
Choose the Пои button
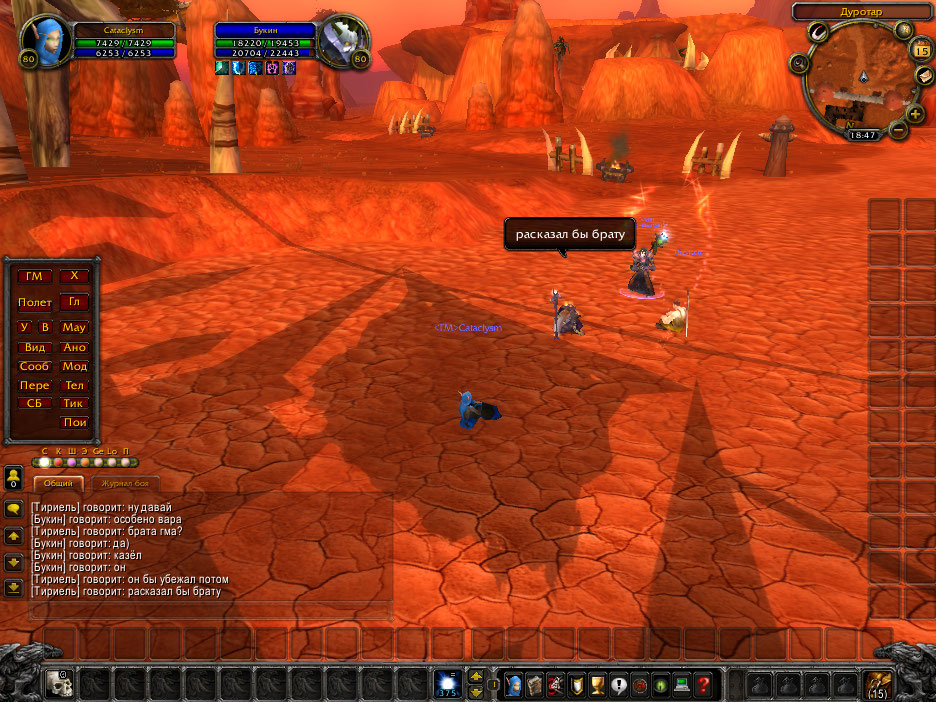(74, 423)
